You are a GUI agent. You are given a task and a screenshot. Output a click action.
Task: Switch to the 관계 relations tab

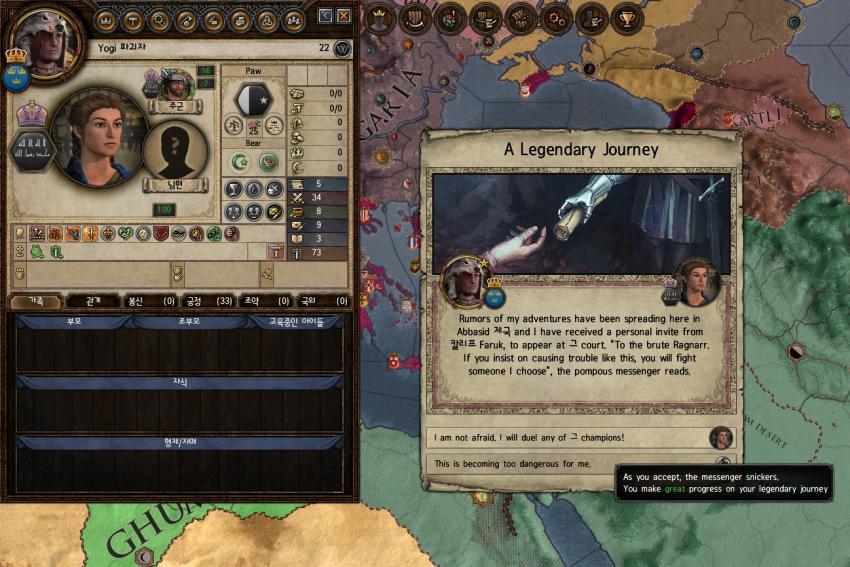(x=91, y=301)
